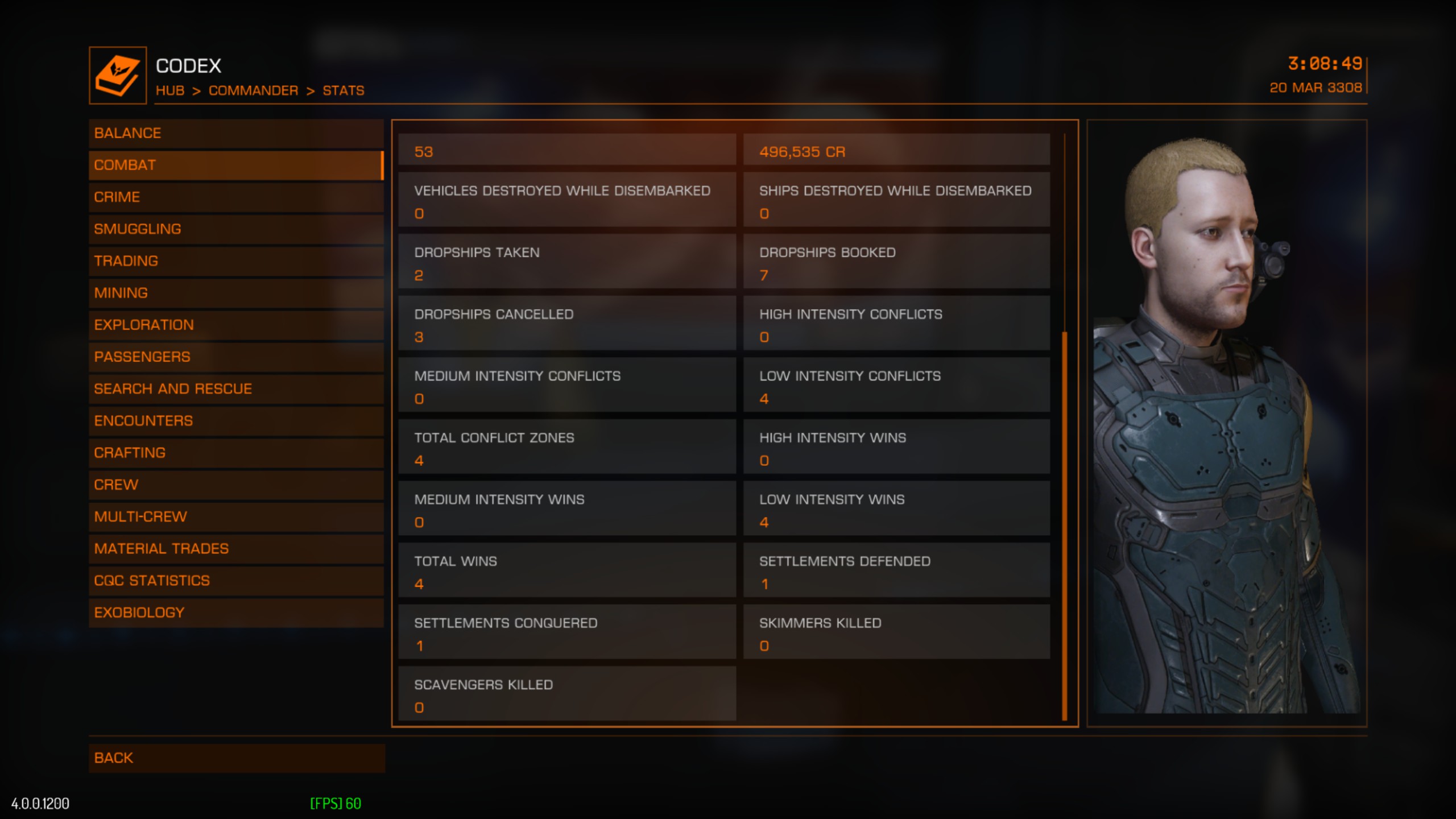Screen dimensions: 1456x819
Task: Go to Hub in the breadcrumb
Action: point(170,90)
